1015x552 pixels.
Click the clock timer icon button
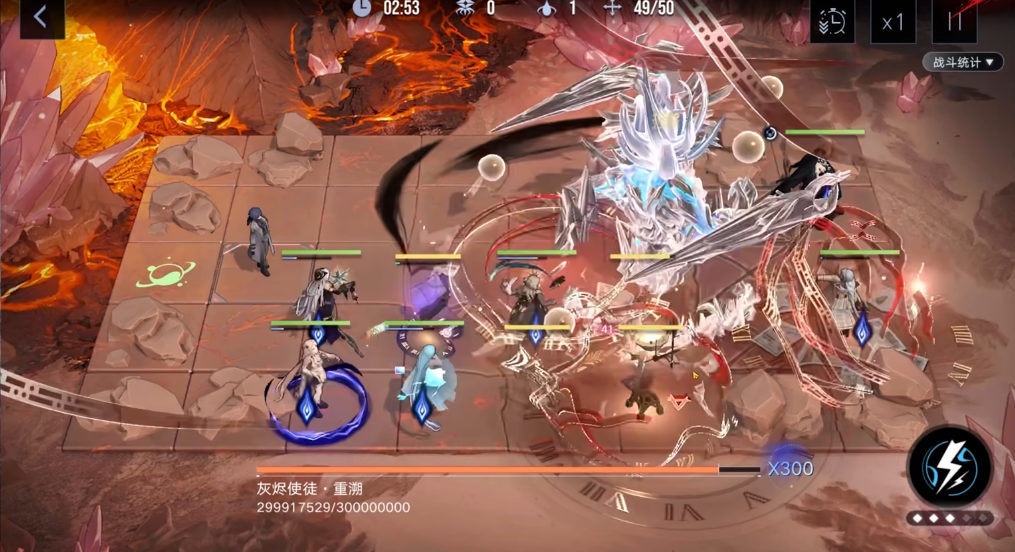click(832, 21)
